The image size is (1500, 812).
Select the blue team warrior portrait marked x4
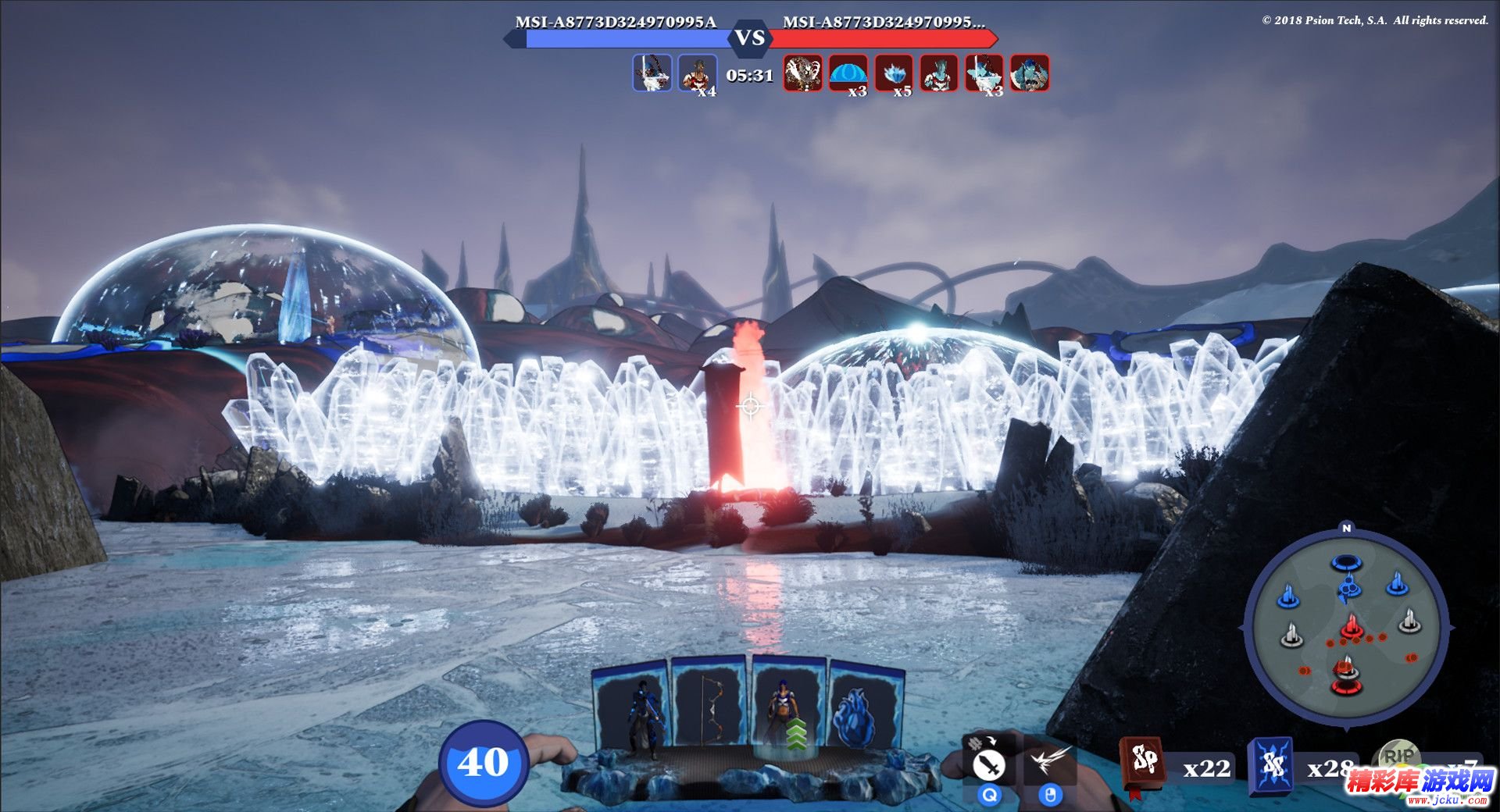click(697, 74)
